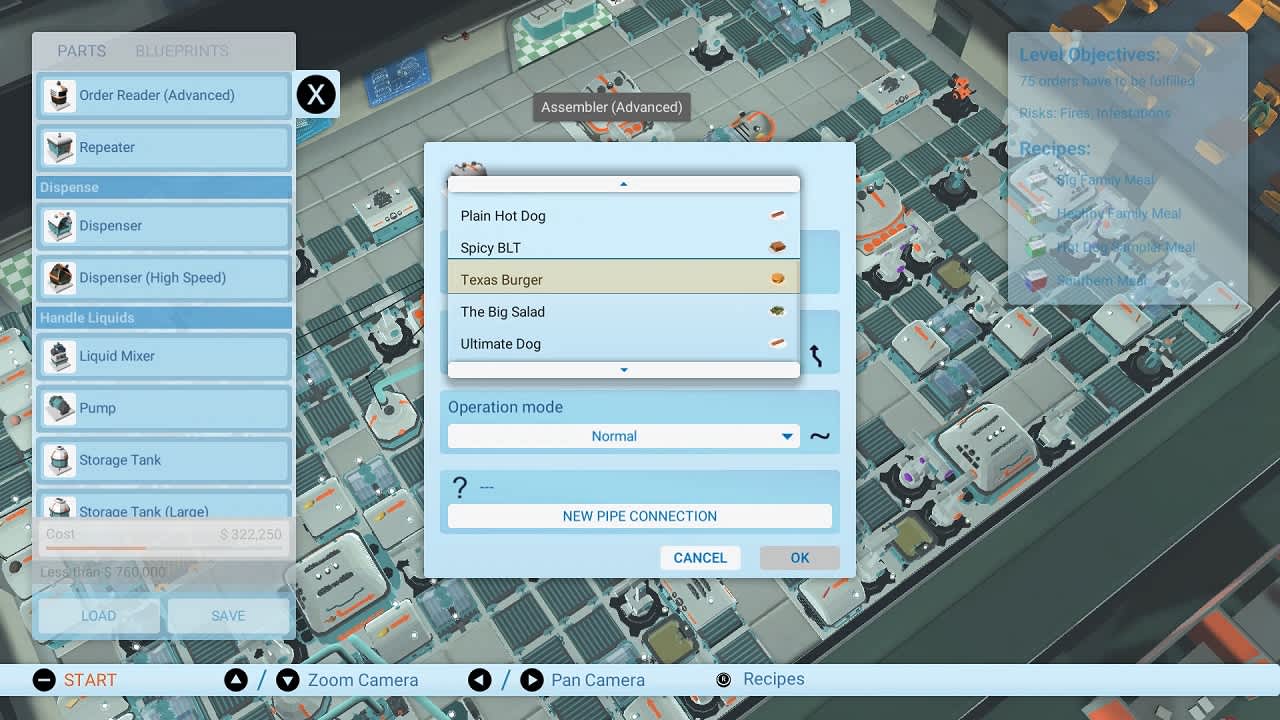1280x720 pixels.
Task: Click the salad icon next to The Big Salad
Action: (x=777, y=311)
